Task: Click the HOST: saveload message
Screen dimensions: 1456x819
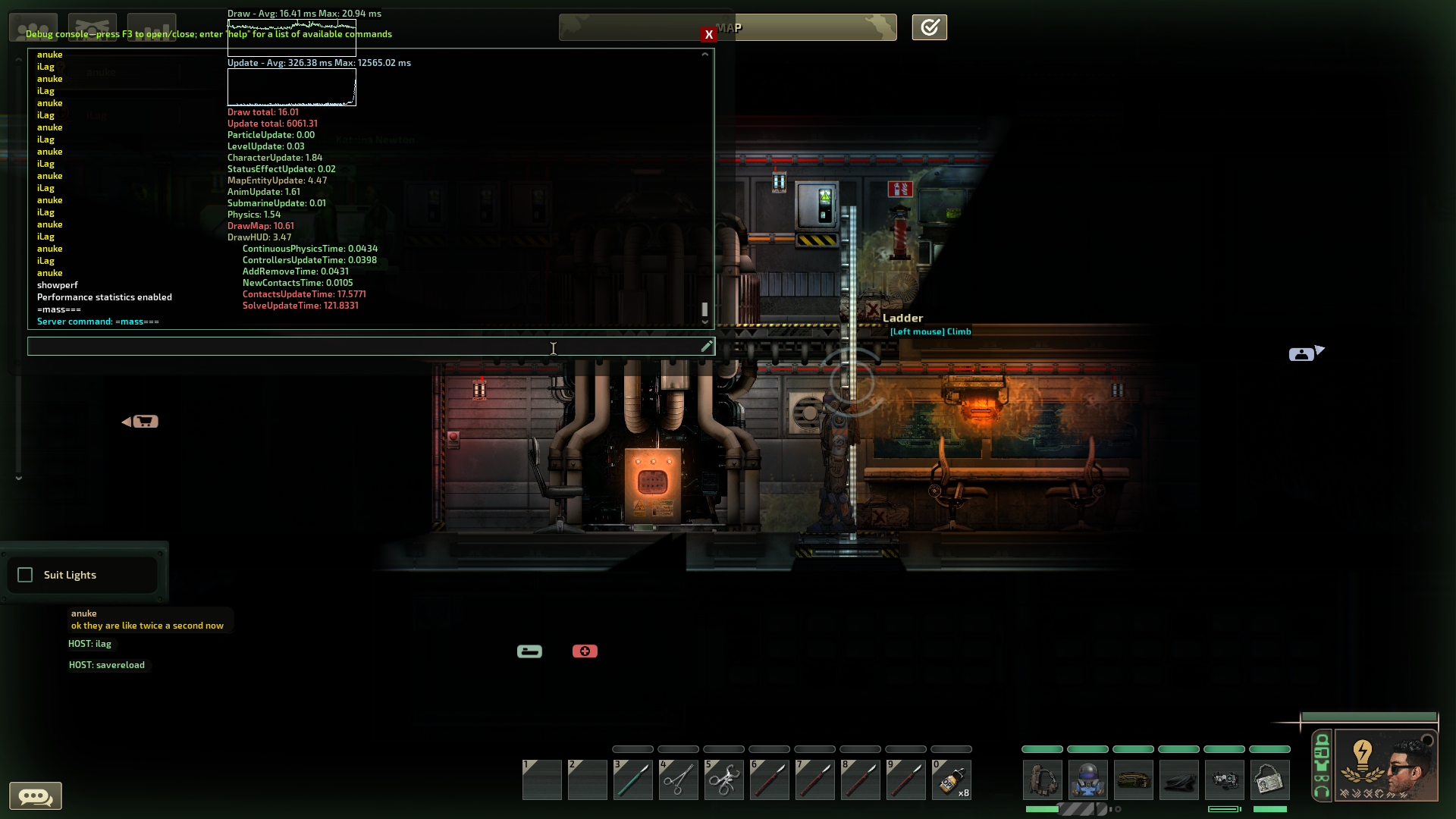Action: click(x=108, y=665)
